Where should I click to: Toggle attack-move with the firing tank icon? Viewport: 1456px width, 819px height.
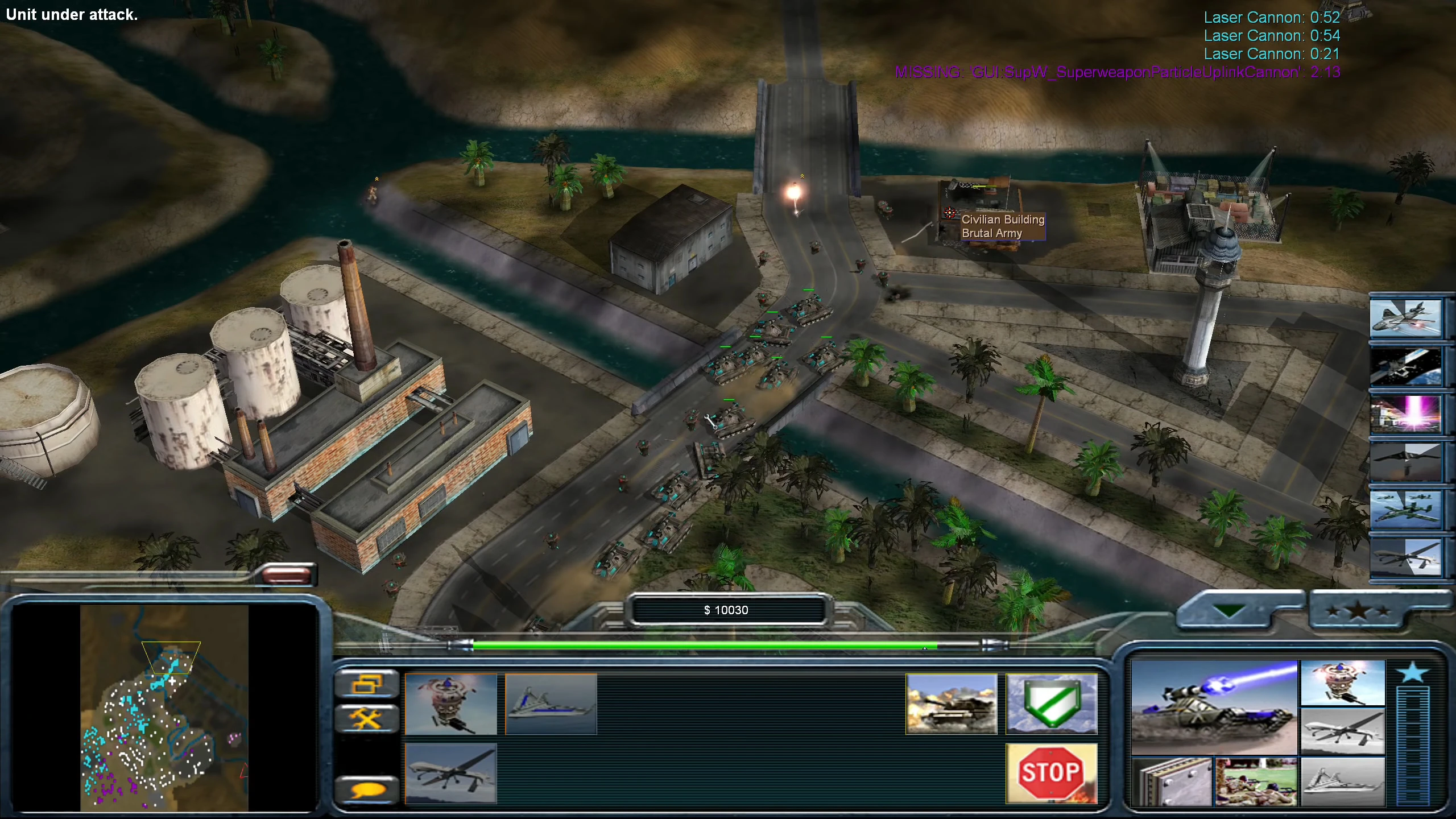point(951,704)
